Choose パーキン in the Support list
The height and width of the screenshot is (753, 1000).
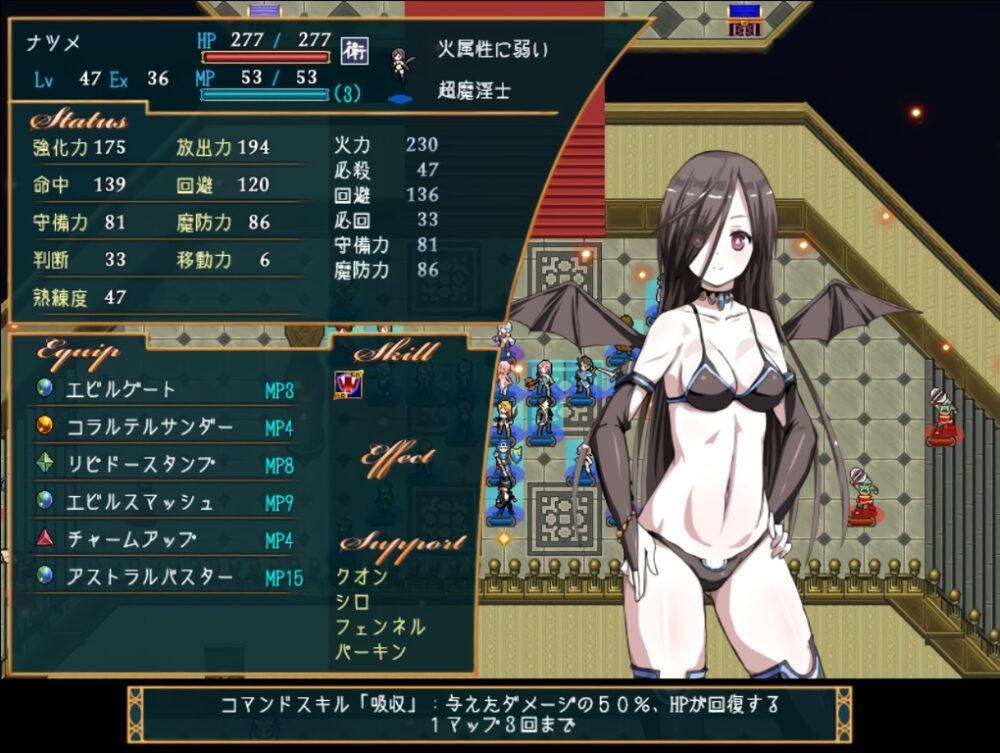tap(371, 652)
